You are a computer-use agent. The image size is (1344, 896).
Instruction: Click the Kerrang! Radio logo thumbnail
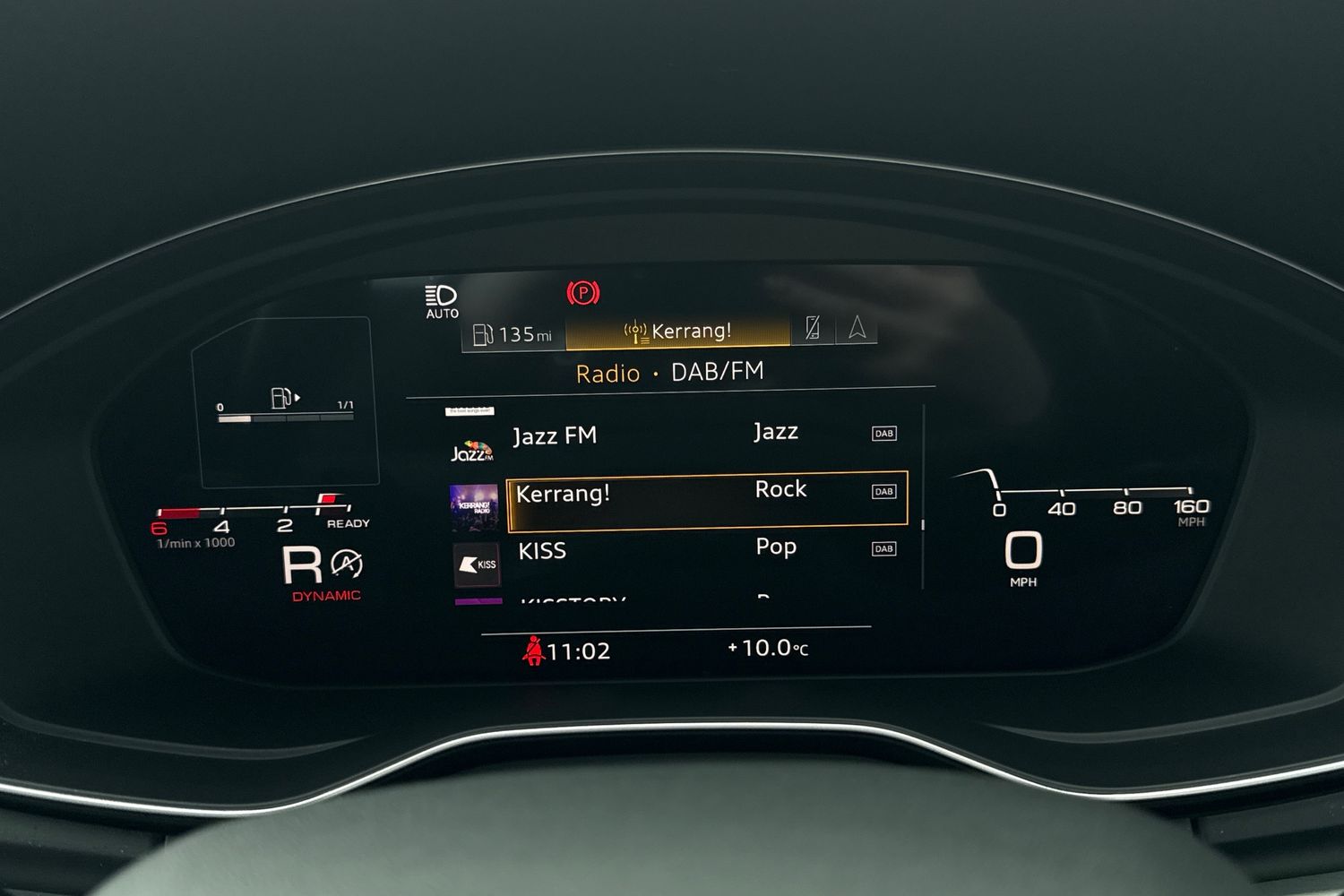point(474,506)
